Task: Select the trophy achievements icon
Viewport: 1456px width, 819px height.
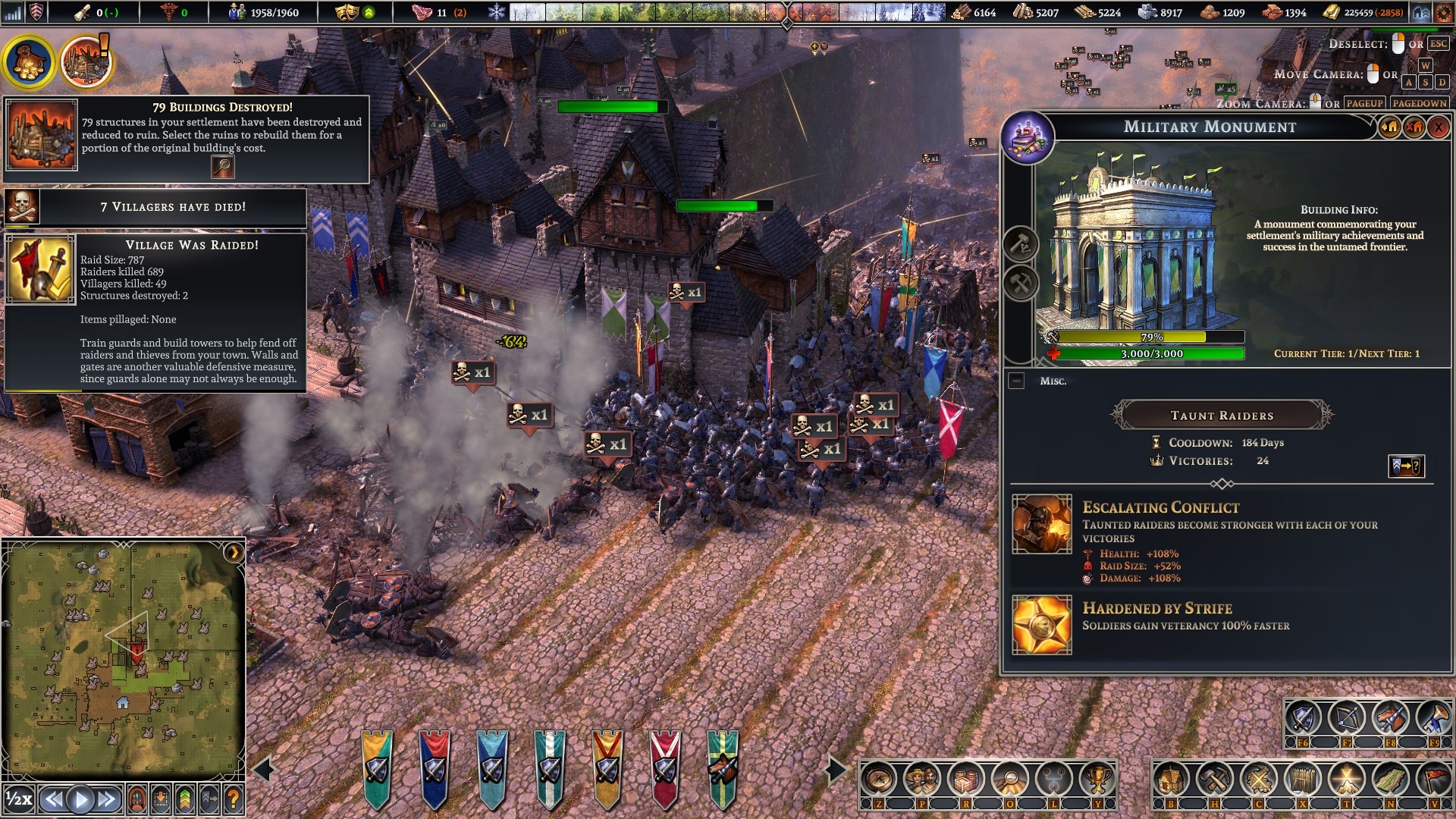Action: (1097, 778)
